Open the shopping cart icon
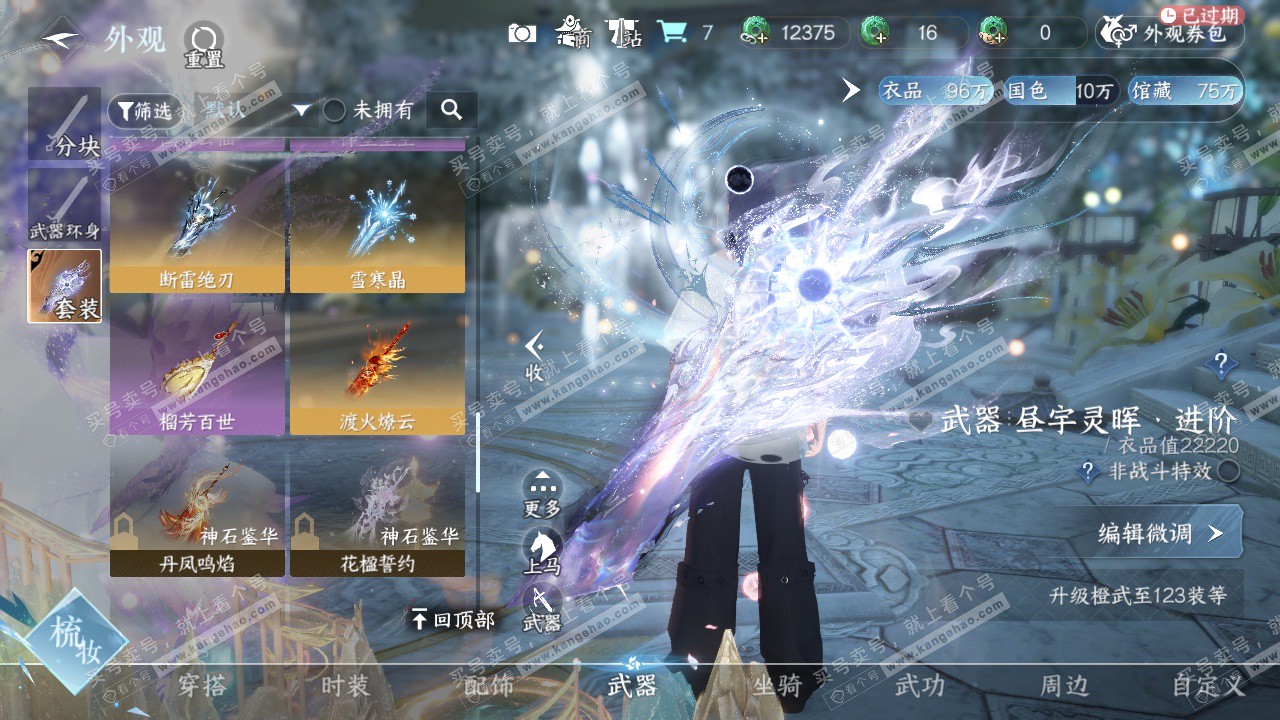 671,33
